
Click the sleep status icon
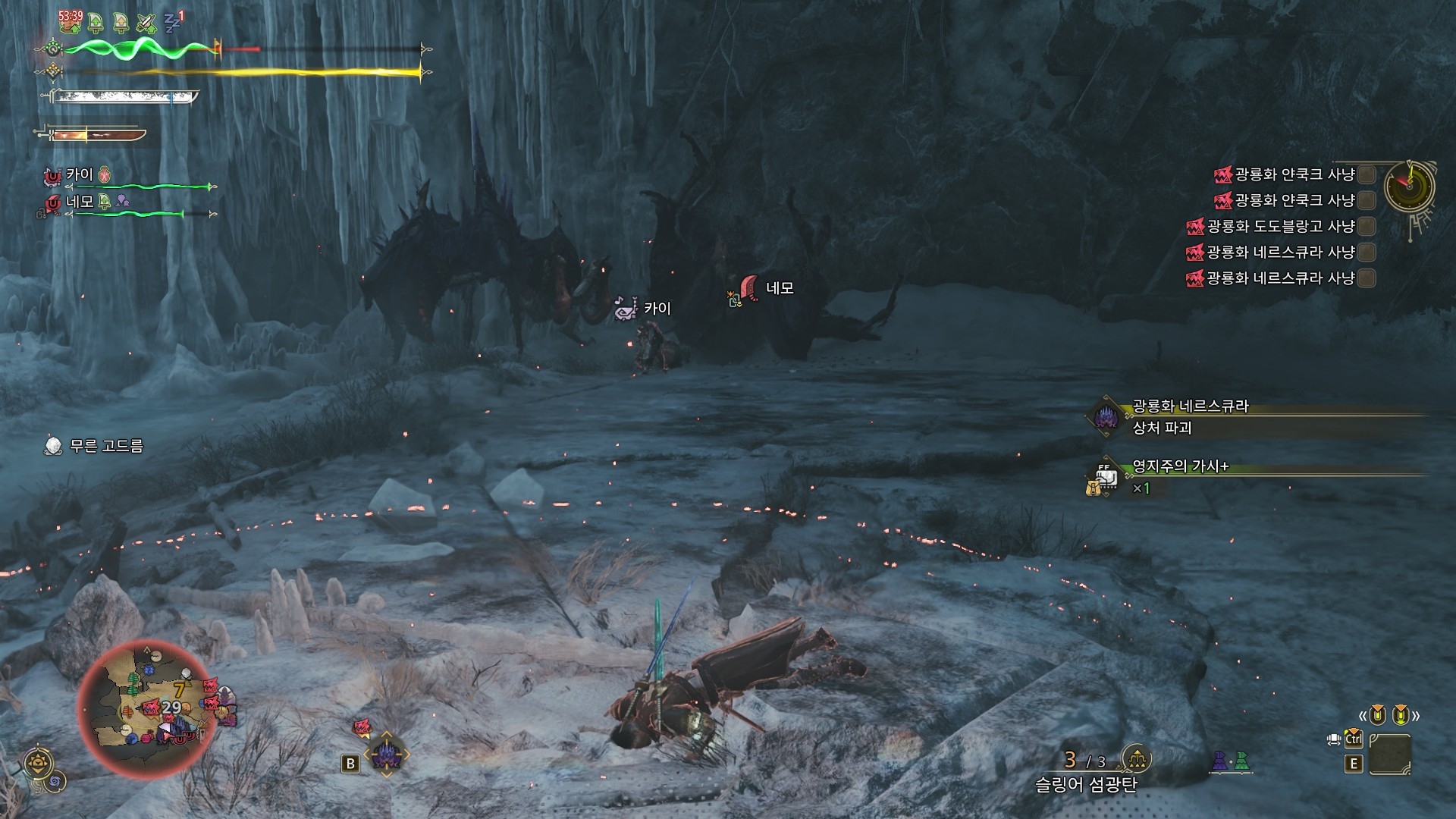point(174,21)
